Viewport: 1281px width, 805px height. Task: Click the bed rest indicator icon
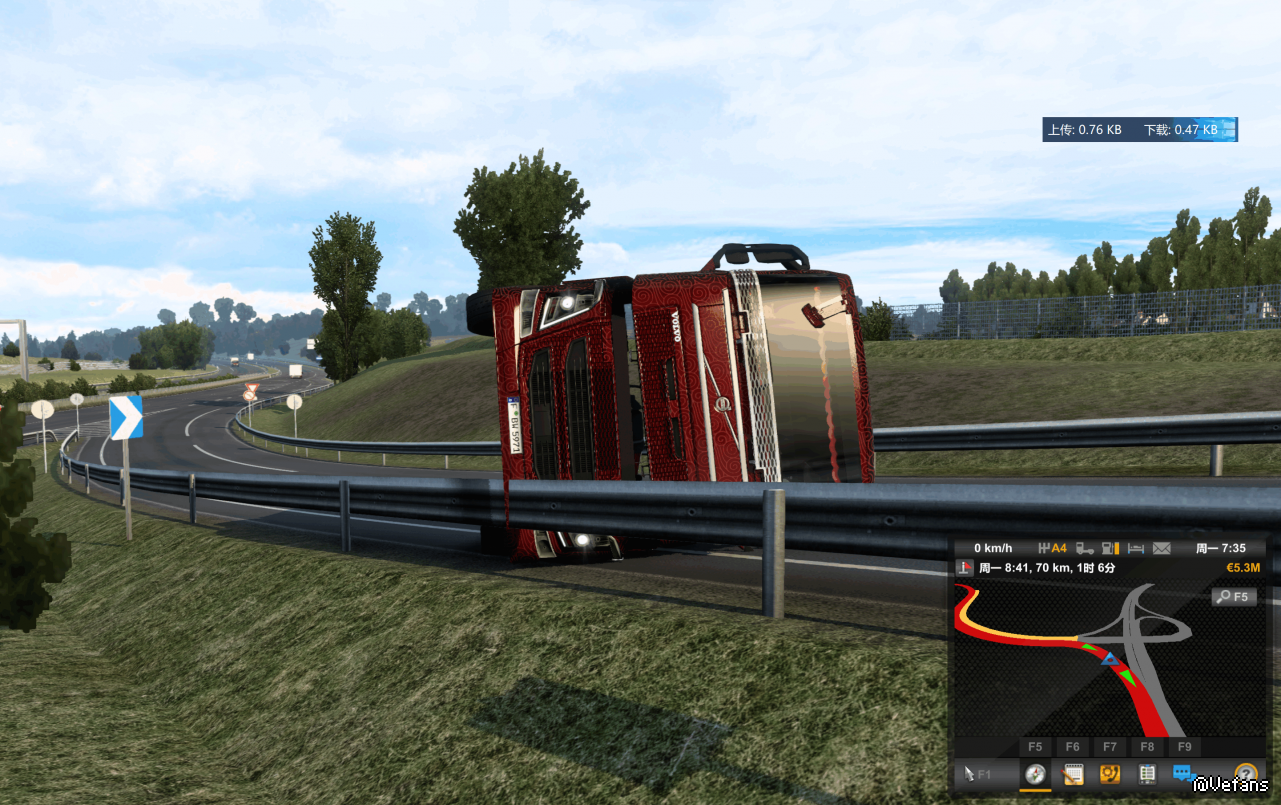[1136, 548]
